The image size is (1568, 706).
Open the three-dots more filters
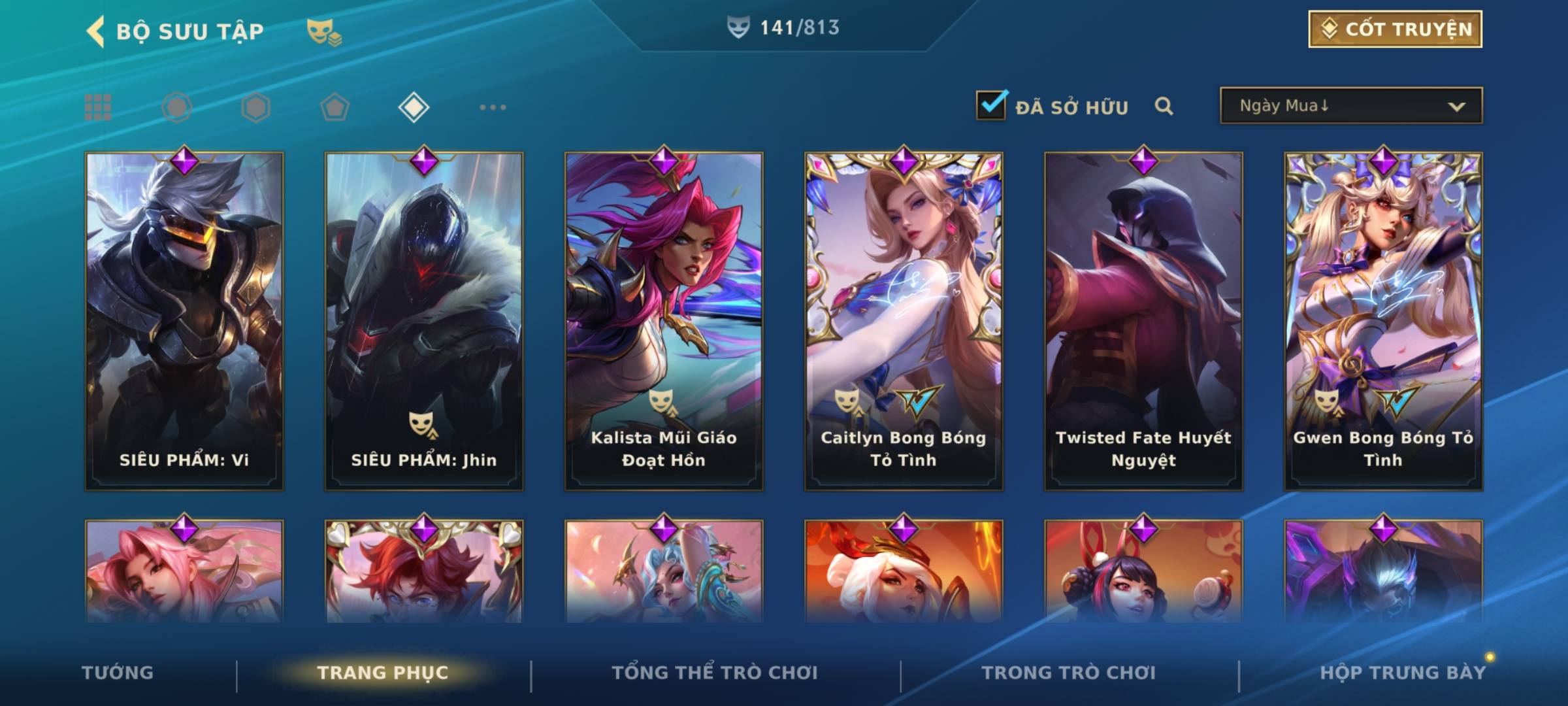tap(493, 107)
